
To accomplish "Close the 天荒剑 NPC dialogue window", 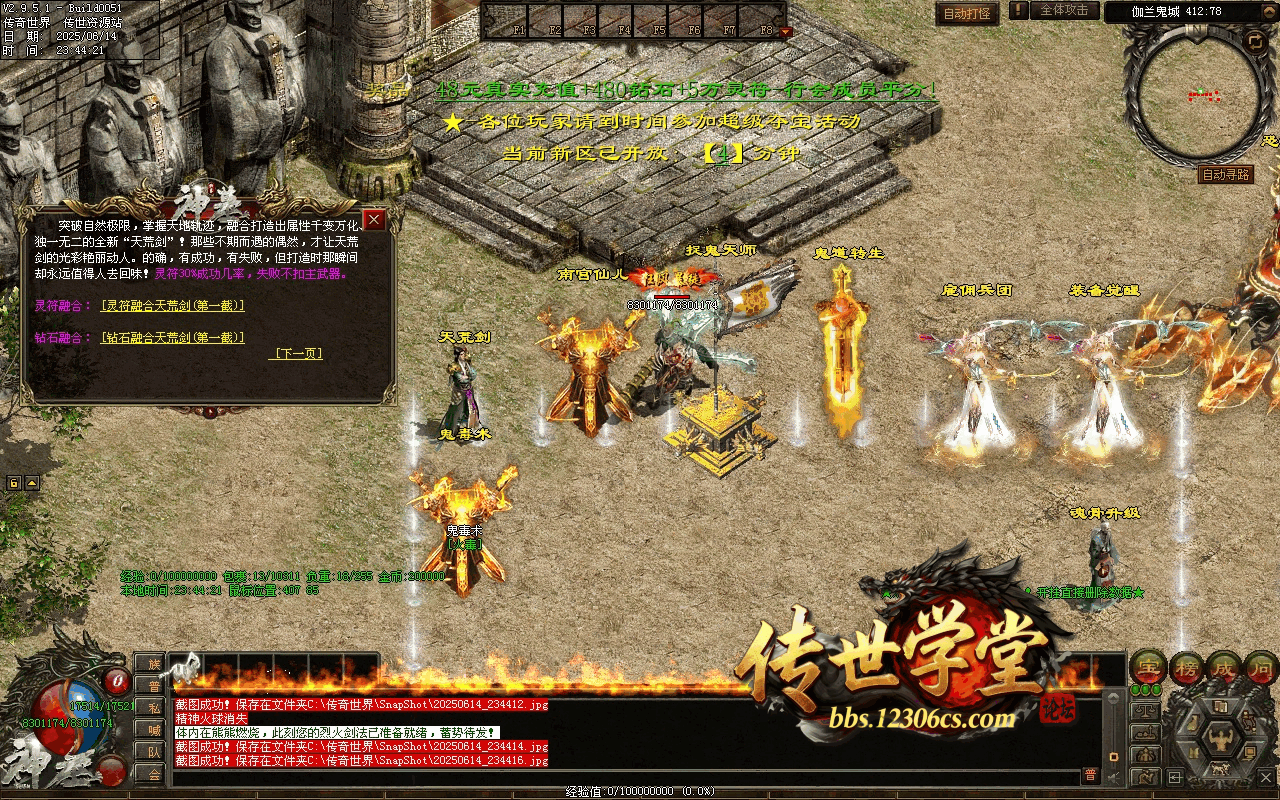I will click(x=375, y=219).
